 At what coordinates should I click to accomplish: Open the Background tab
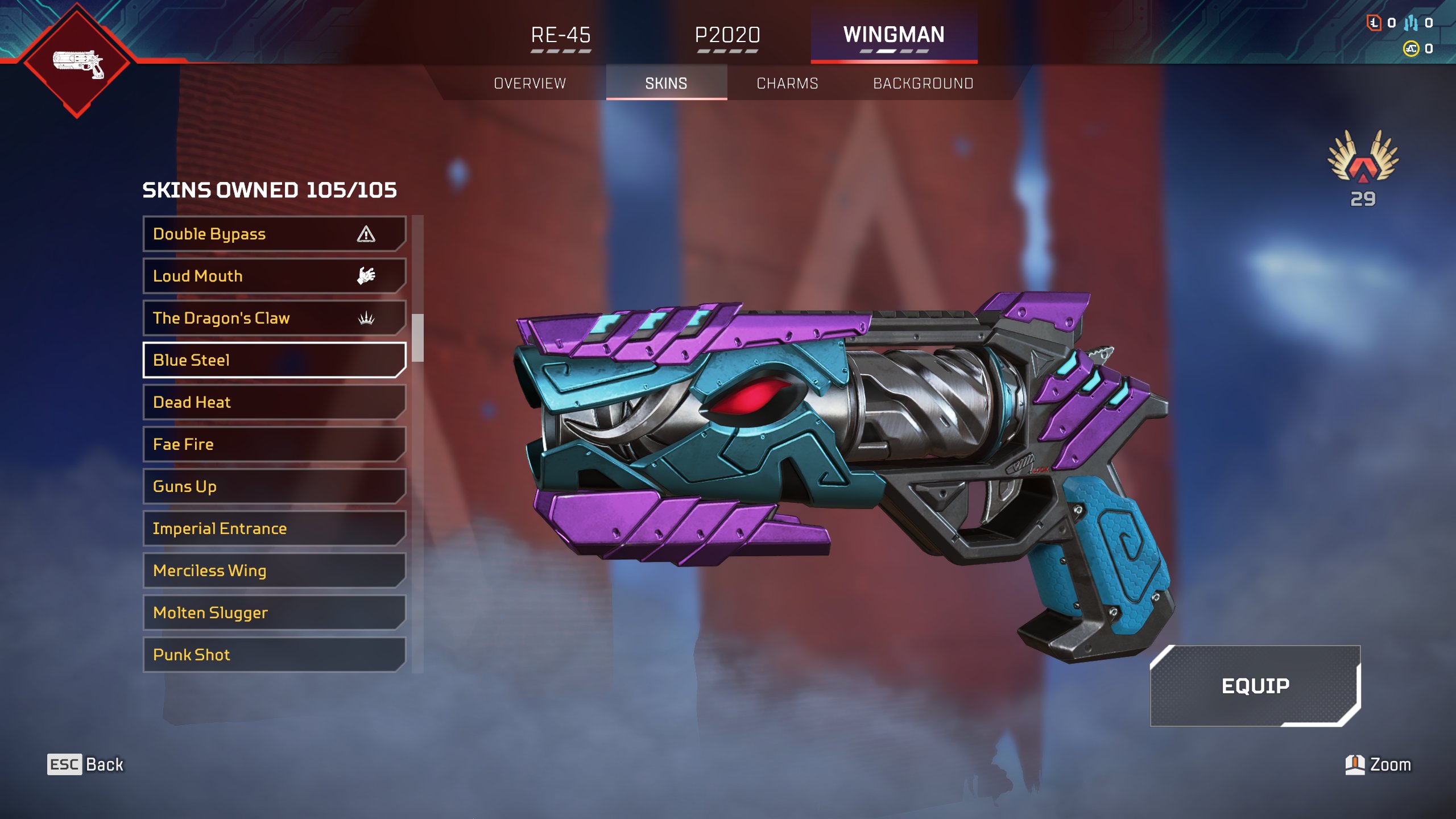923,84
